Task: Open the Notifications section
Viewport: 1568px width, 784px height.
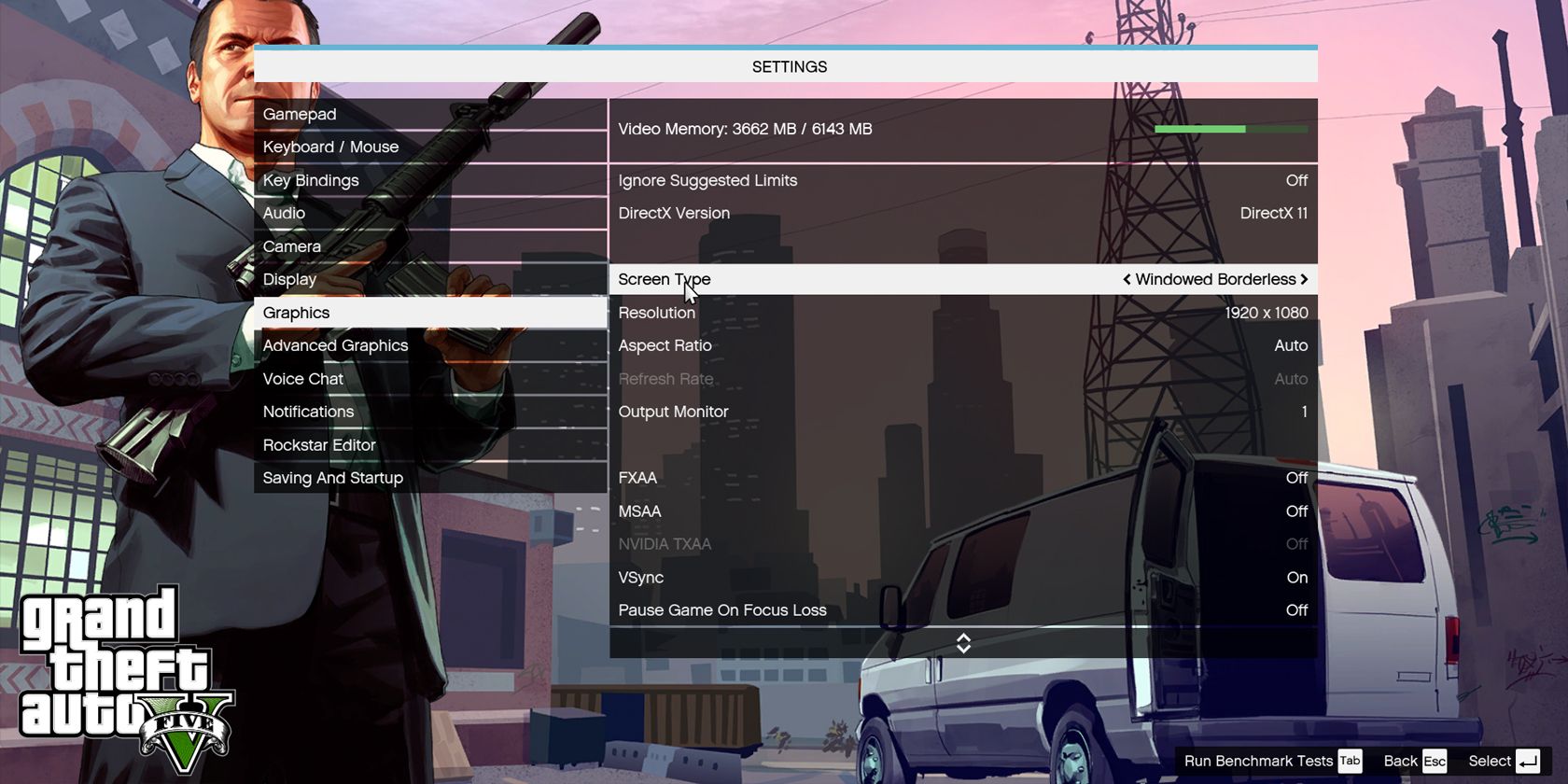Action: [x=308, y=412]
